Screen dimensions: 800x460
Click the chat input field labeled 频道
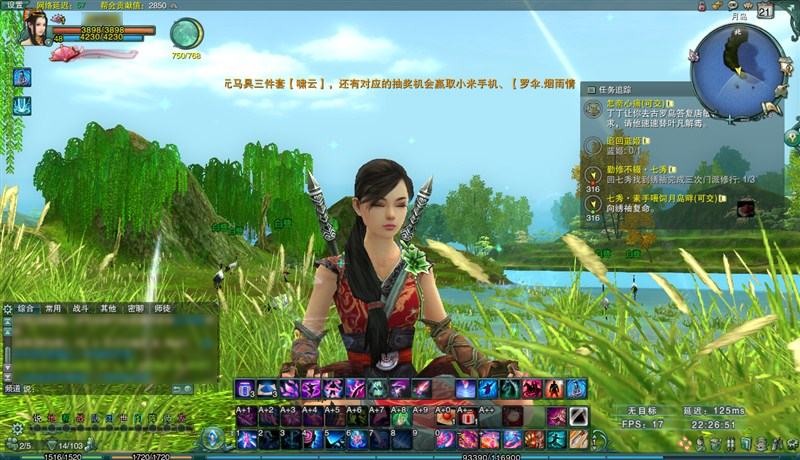100,388
